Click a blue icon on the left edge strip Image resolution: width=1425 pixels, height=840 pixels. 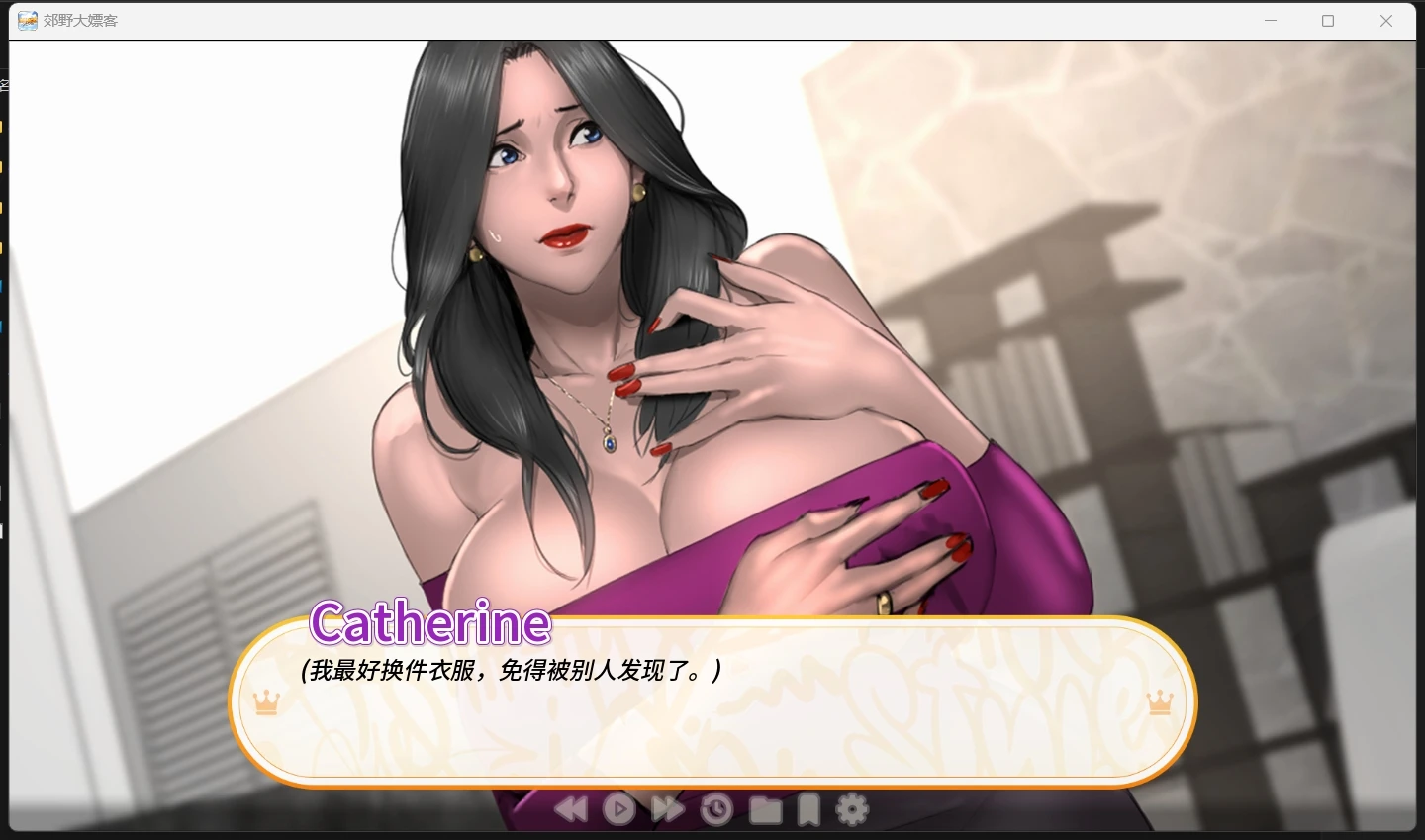(x=4, y=287)
